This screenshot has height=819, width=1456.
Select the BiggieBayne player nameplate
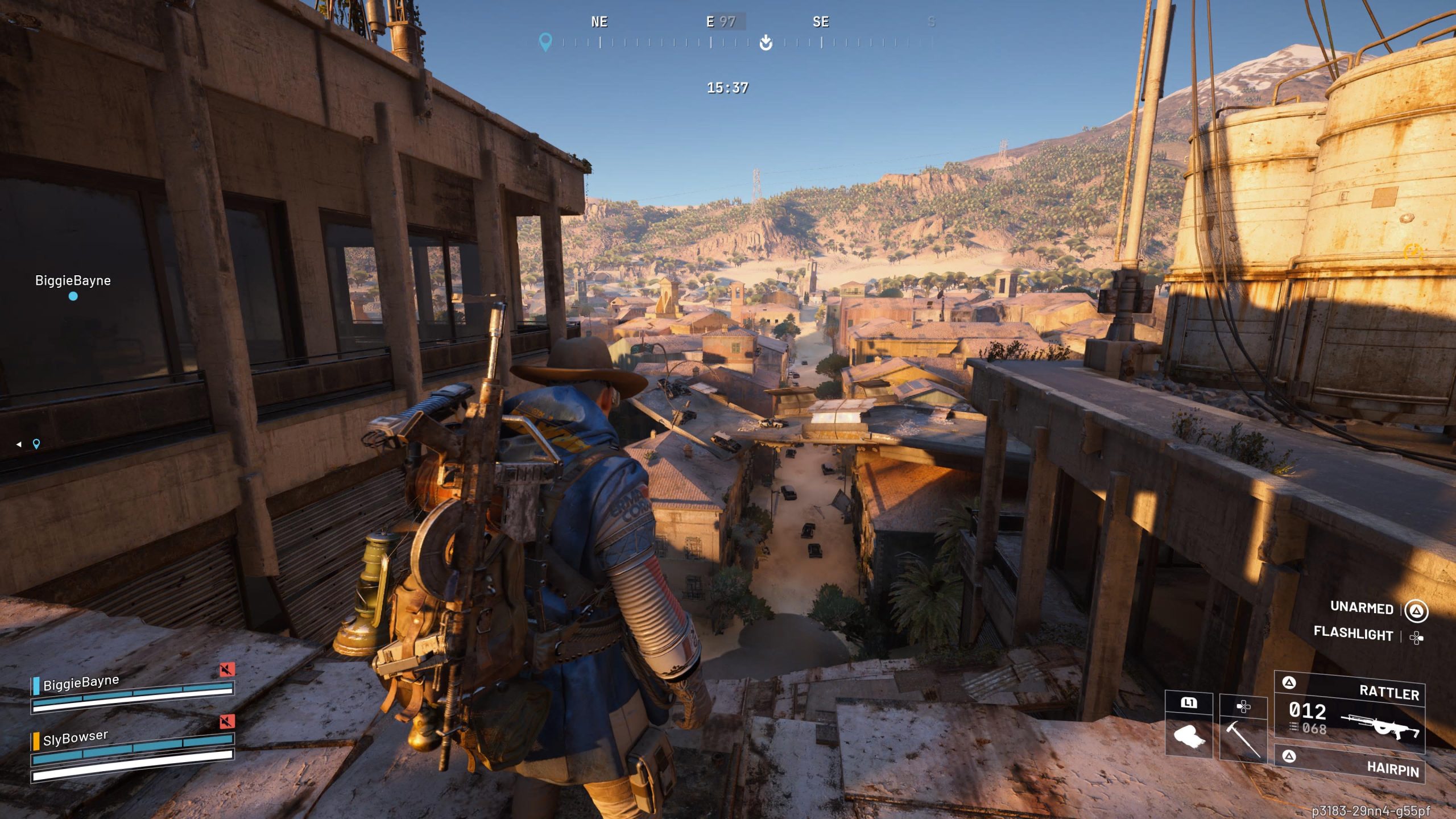tap(80, 682)
